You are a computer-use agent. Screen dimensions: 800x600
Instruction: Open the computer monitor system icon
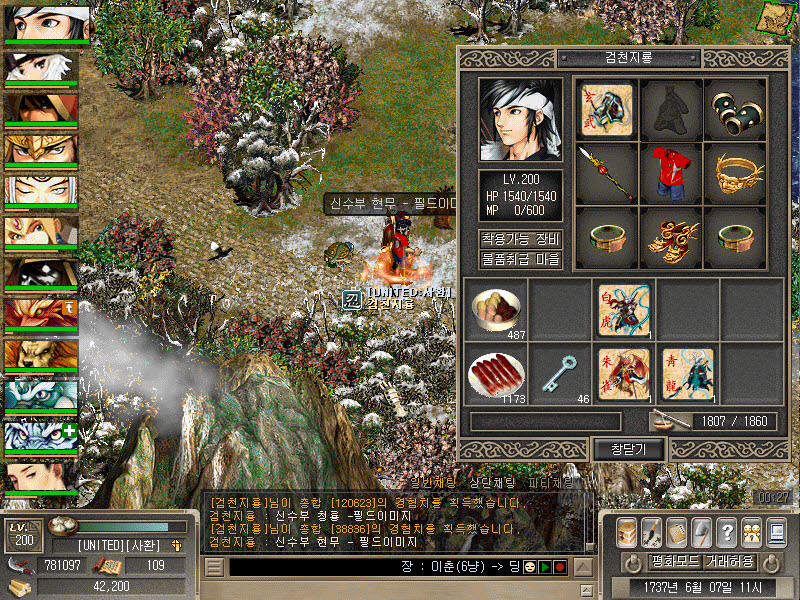pos(776,531)
